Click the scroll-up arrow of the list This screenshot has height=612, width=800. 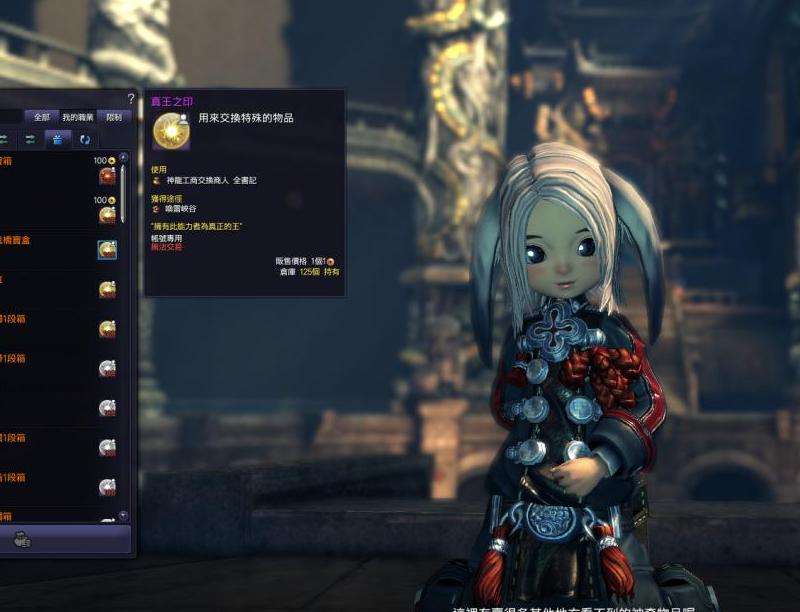tap(123, 156)
